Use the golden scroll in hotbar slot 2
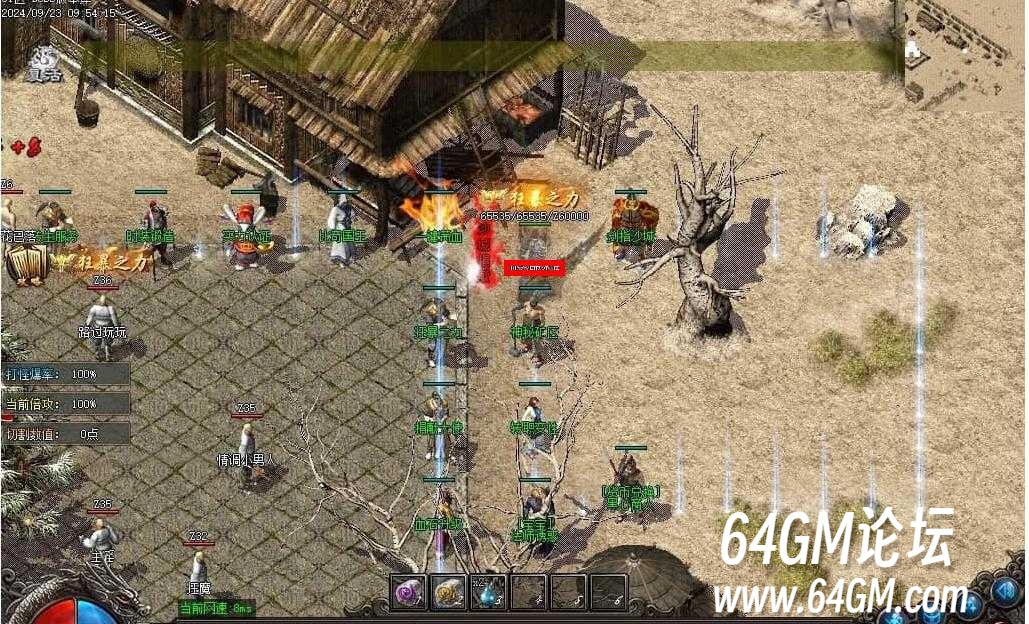 (448, 592)
